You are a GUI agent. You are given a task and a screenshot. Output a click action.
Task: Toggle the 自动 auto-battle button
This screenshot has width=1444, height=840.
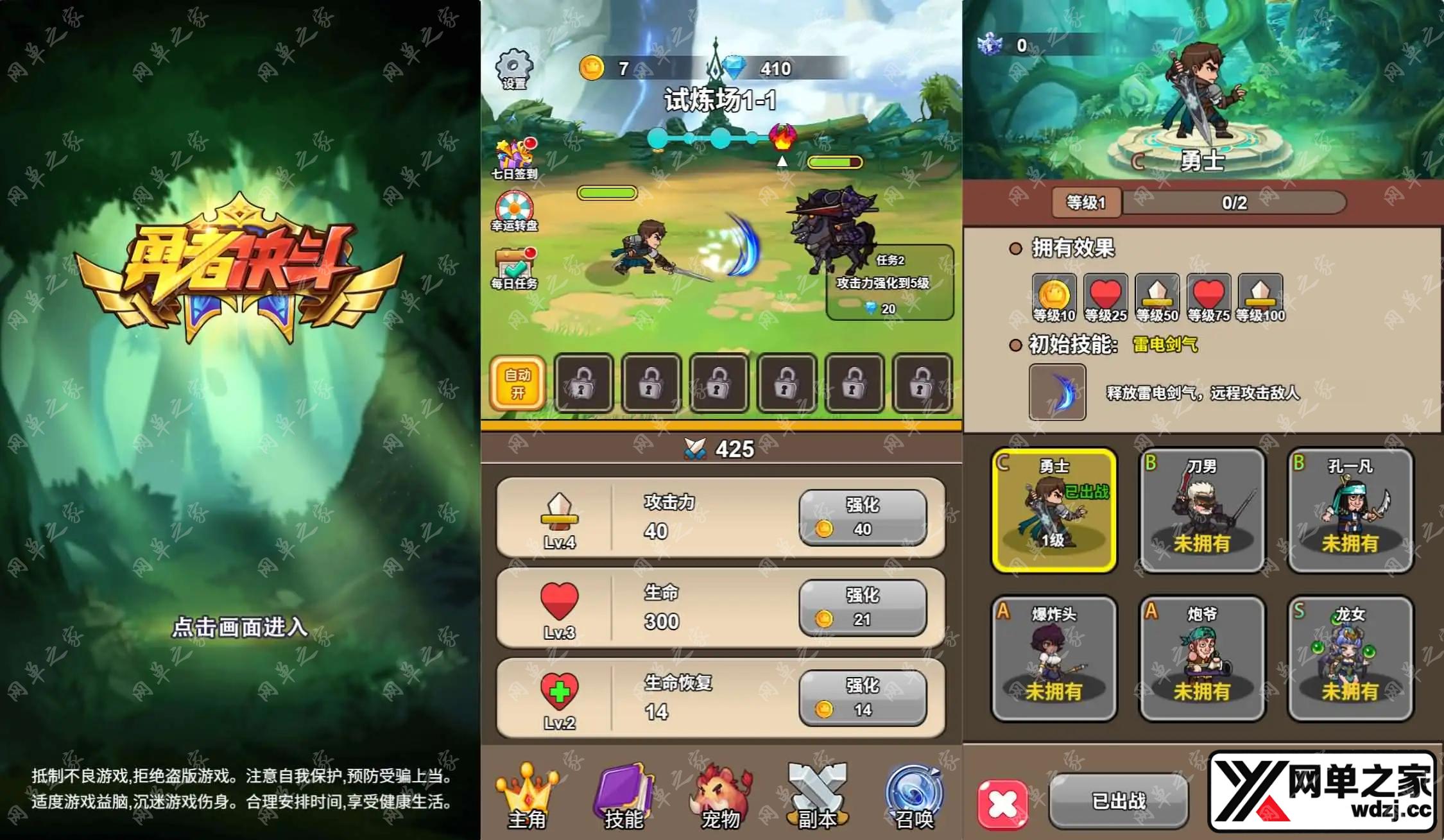click(x=517, y=383)
